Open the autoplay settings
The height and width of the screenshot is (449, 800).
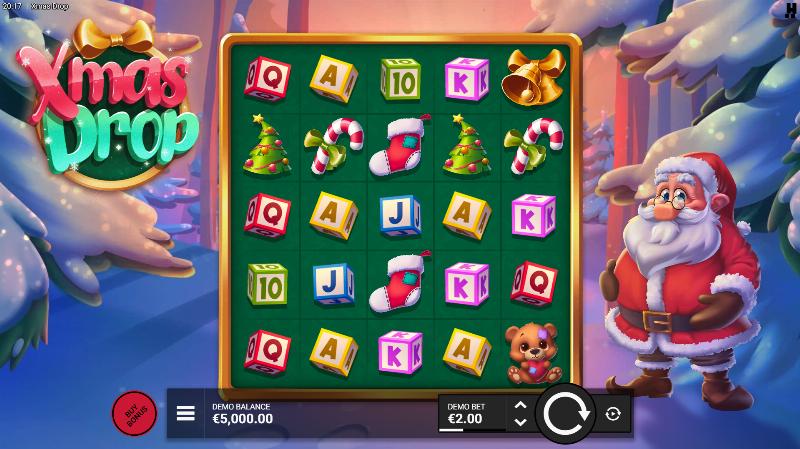(612, 413)
